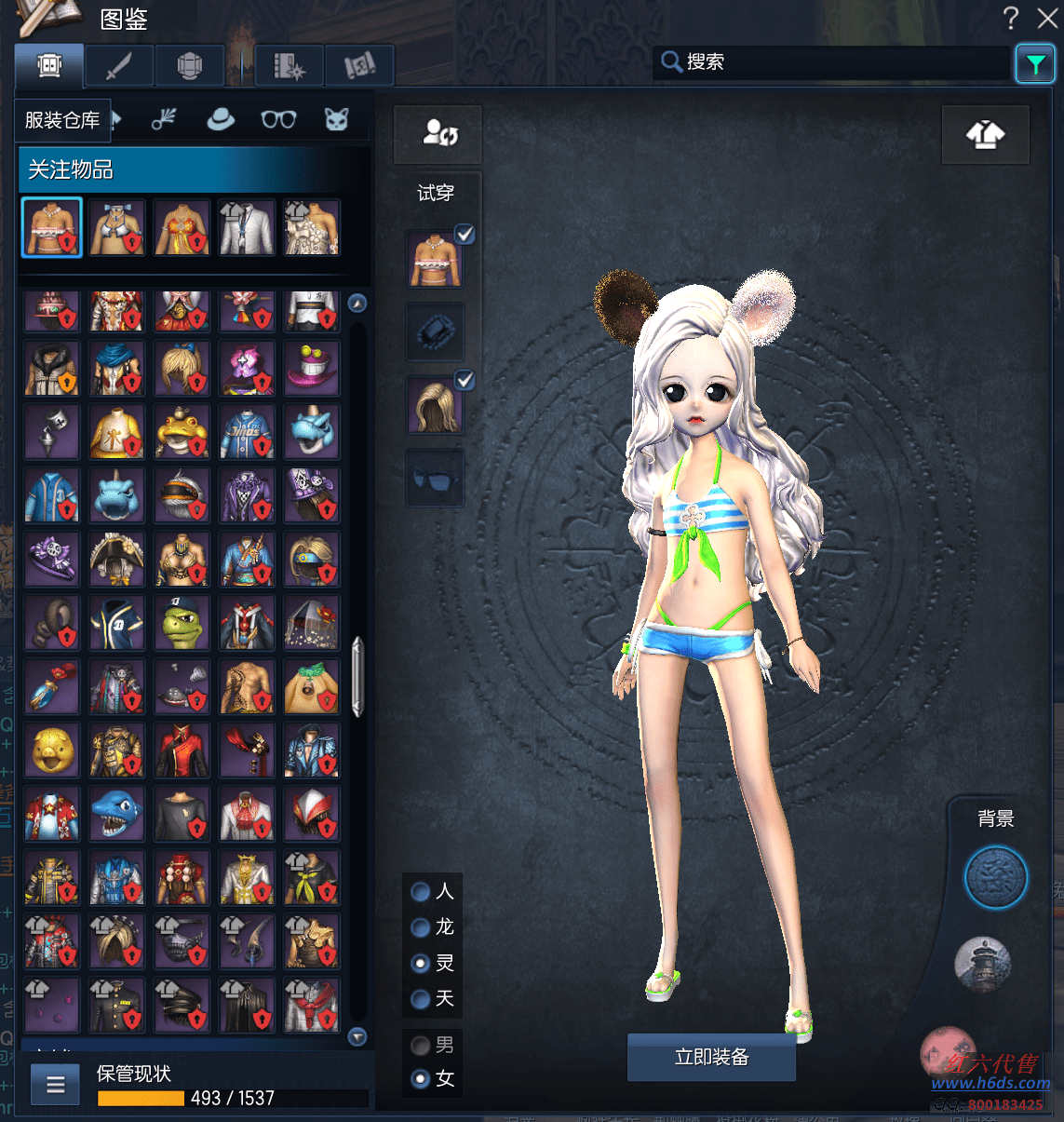Select the hat accessory category icon
1064x1122 pixels.
coord(221,119)
